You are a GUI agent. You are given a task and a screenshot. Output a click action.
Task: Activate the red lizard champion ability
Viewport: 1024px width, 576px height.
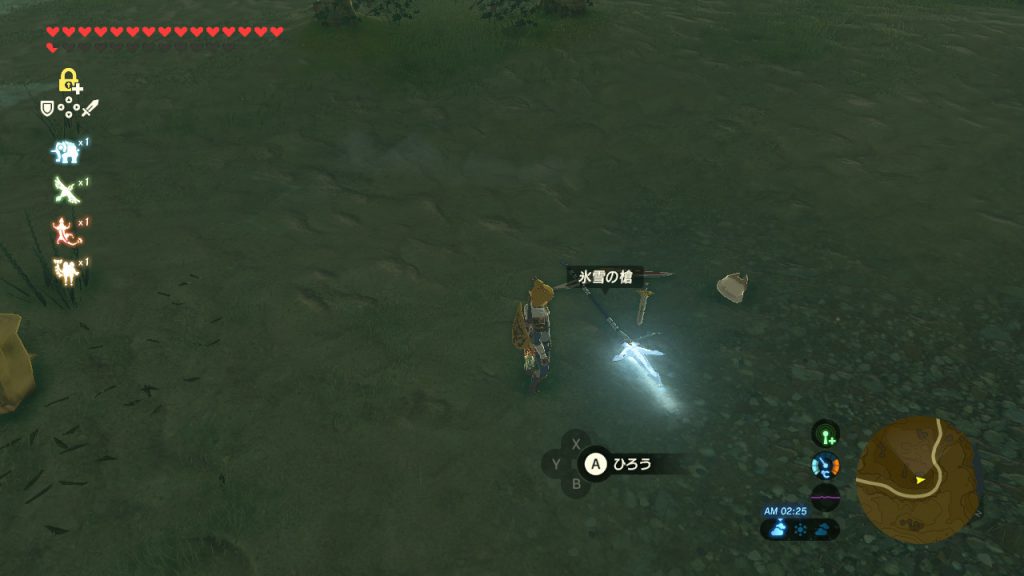66,230
